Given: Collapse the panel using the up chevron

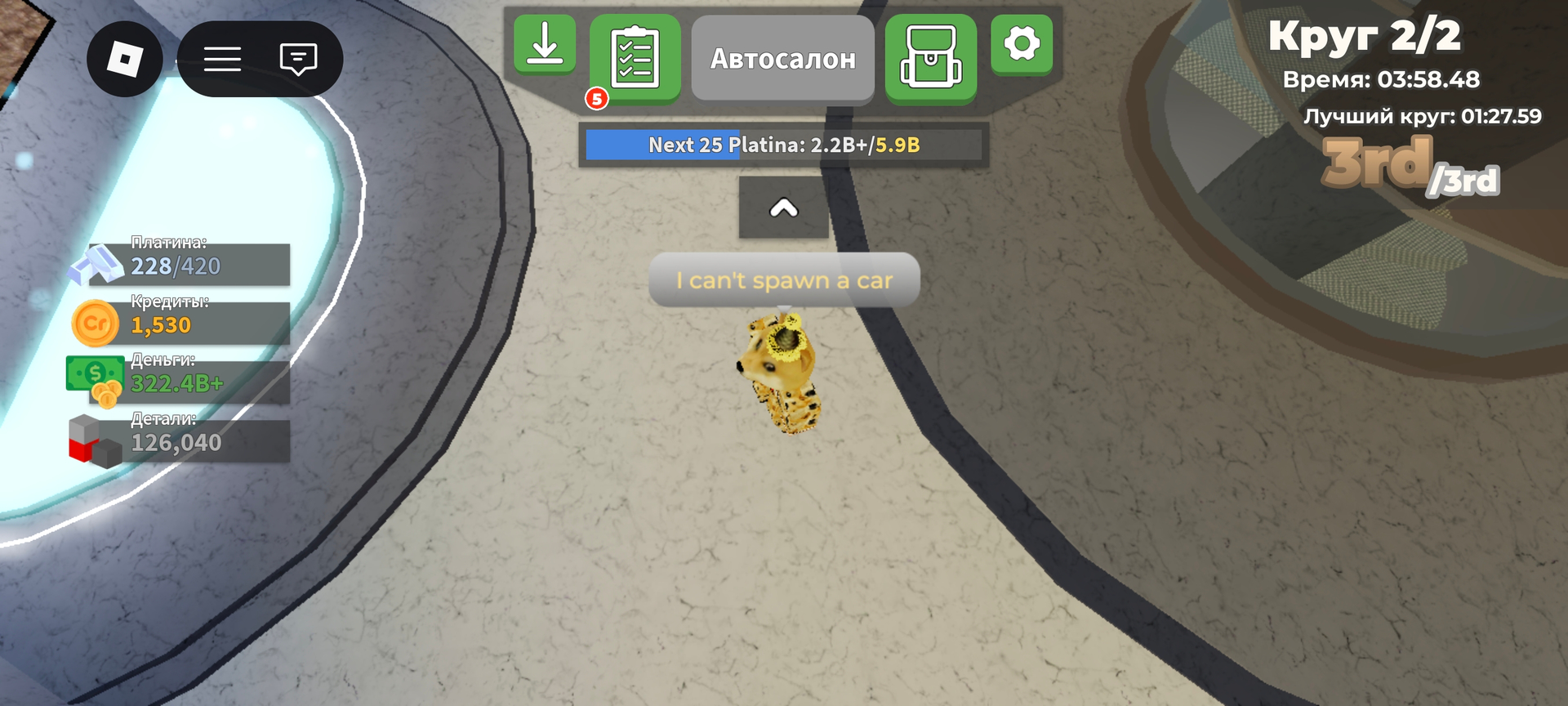Looking at the screenshot, I should (x=782, y=208).
